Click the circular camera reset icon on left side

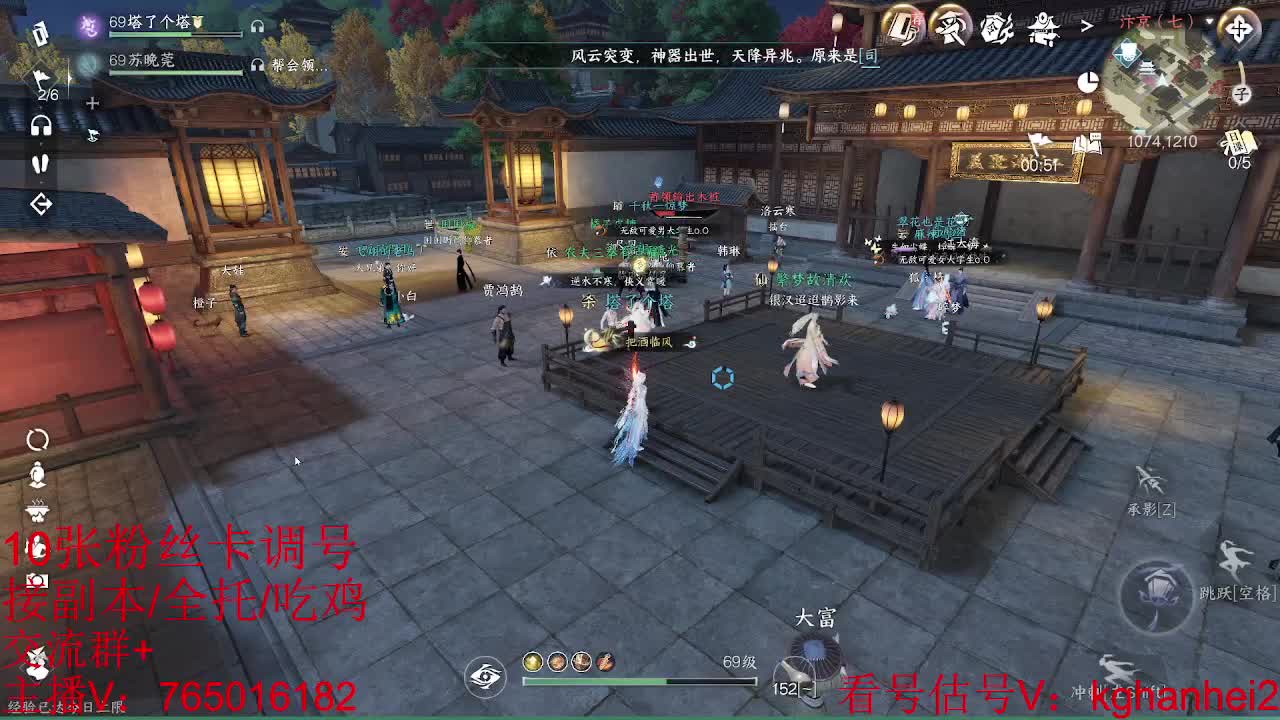36,438
